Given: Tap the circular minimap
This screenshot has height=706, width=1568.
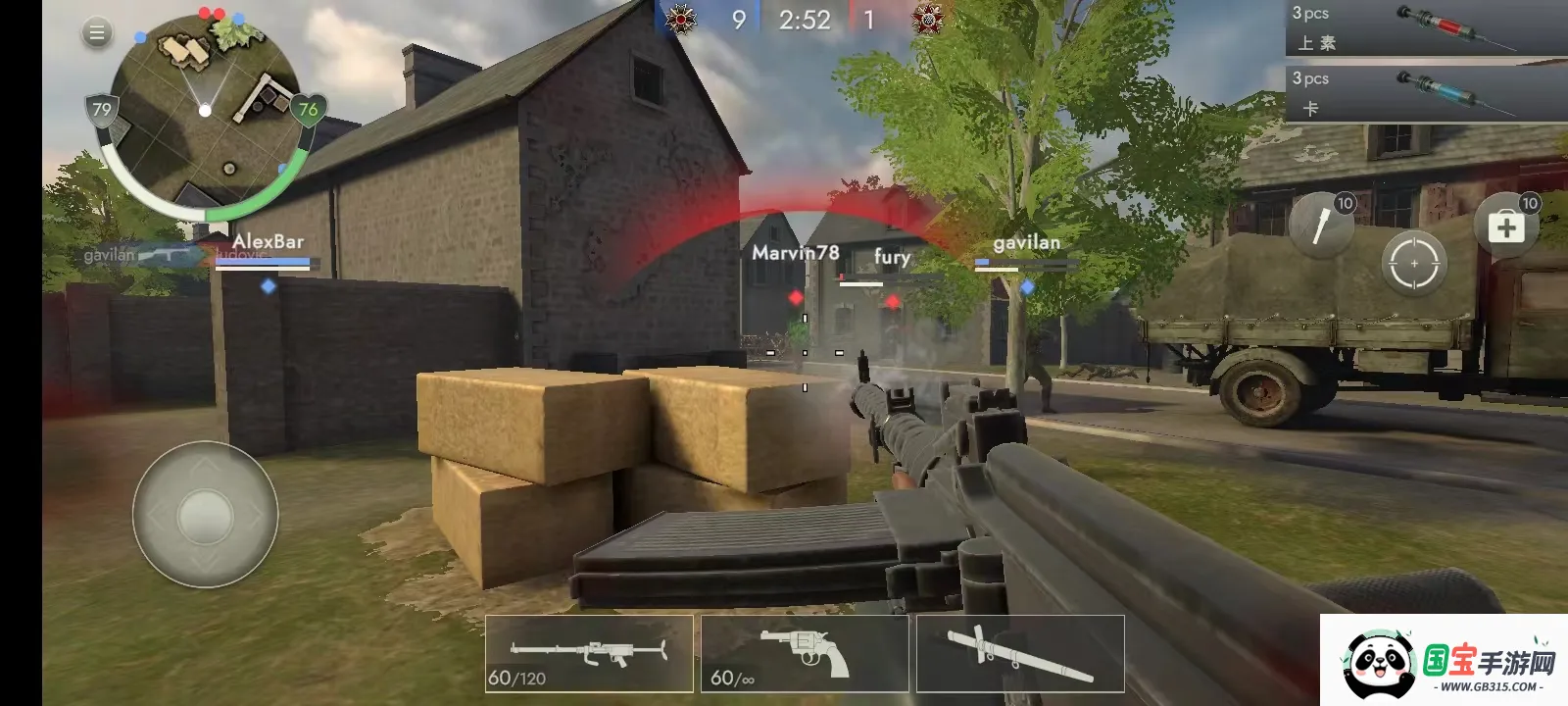Looking at the screenshot, I should 204,110.
